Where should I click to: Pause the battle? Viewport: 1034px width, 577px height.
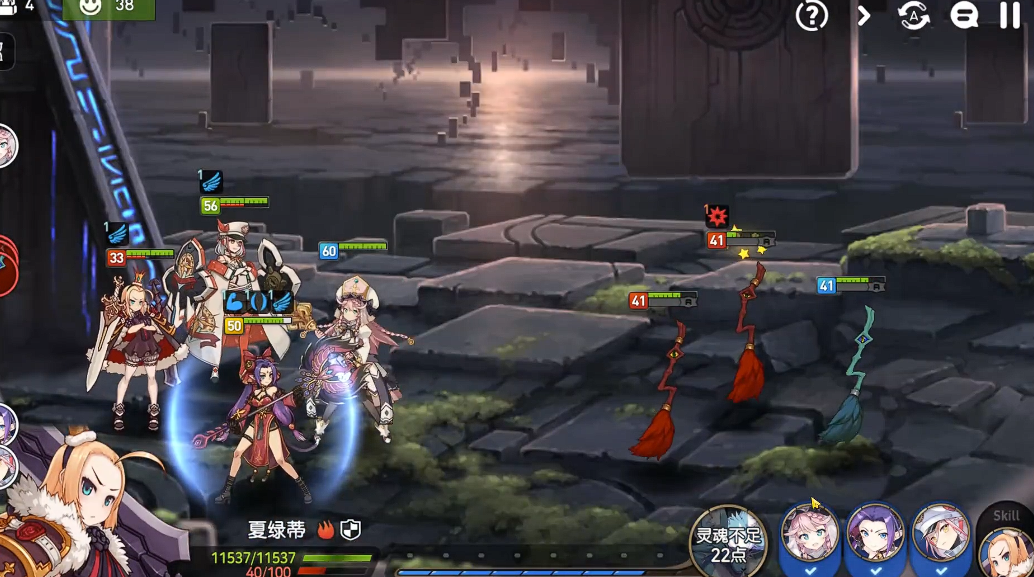pyautogui.click(x=1010, y=15)
